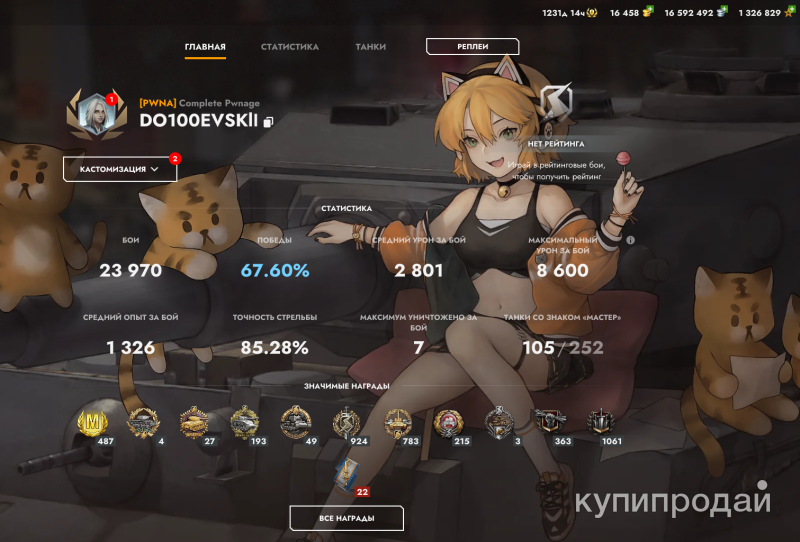
Task: Open the card-shaped award with 22
Action: point(348,473)
